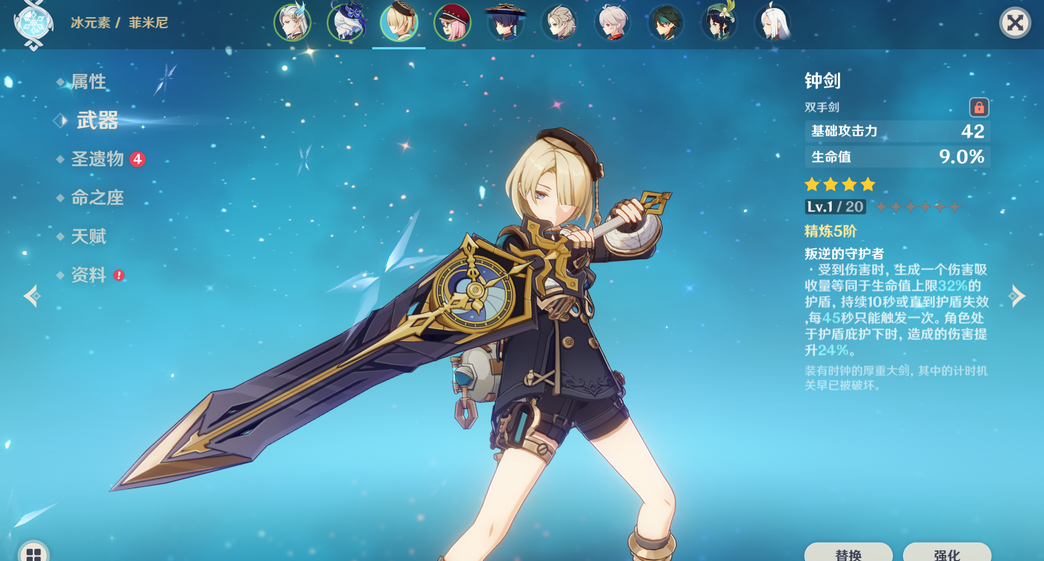Show the 天赋 (Talents) tab
This screenshot has height=561, width=1044.
pyautogui.click(x=88, y=237)
